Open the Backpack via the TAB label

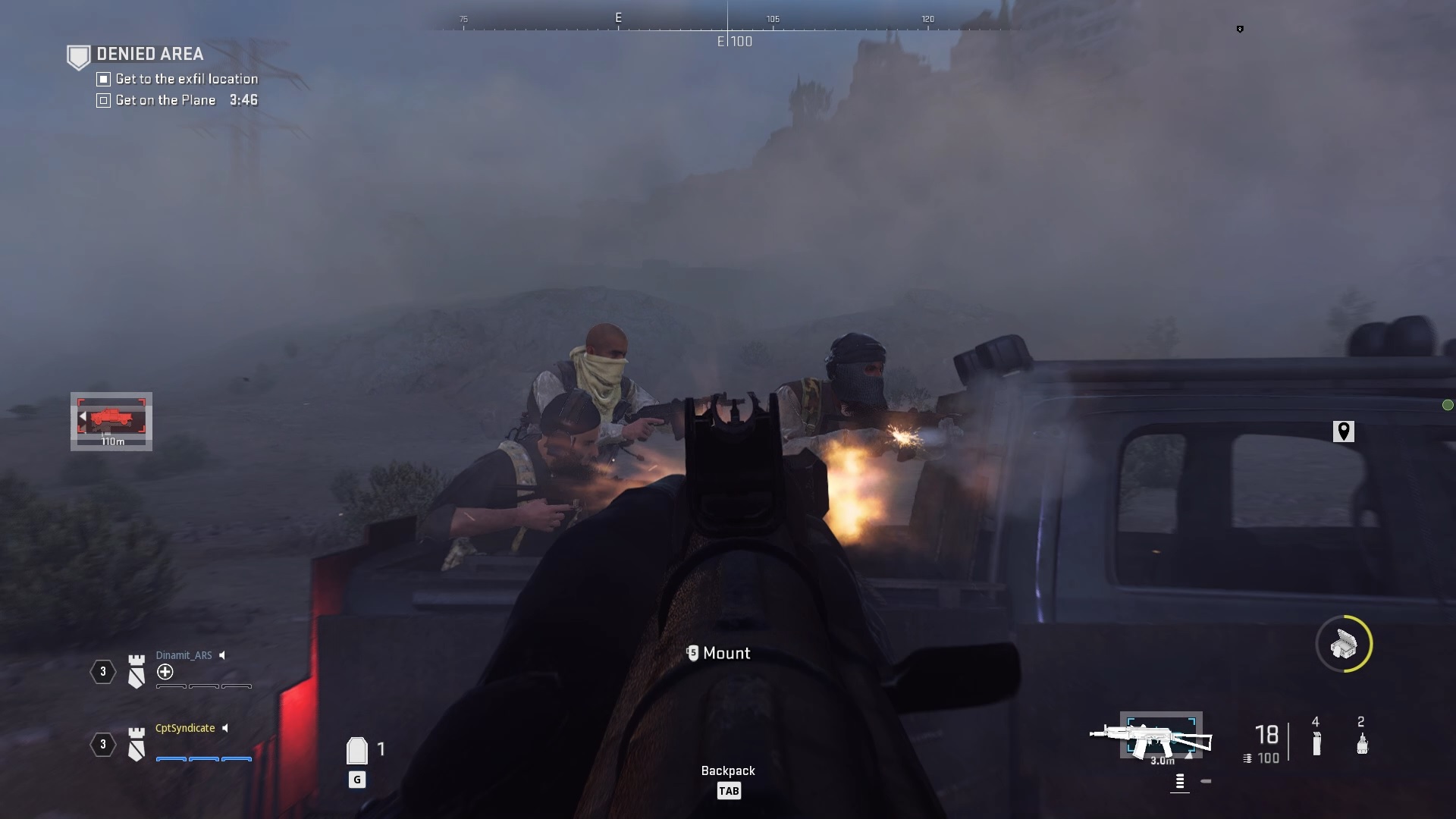tap(729, 790)
